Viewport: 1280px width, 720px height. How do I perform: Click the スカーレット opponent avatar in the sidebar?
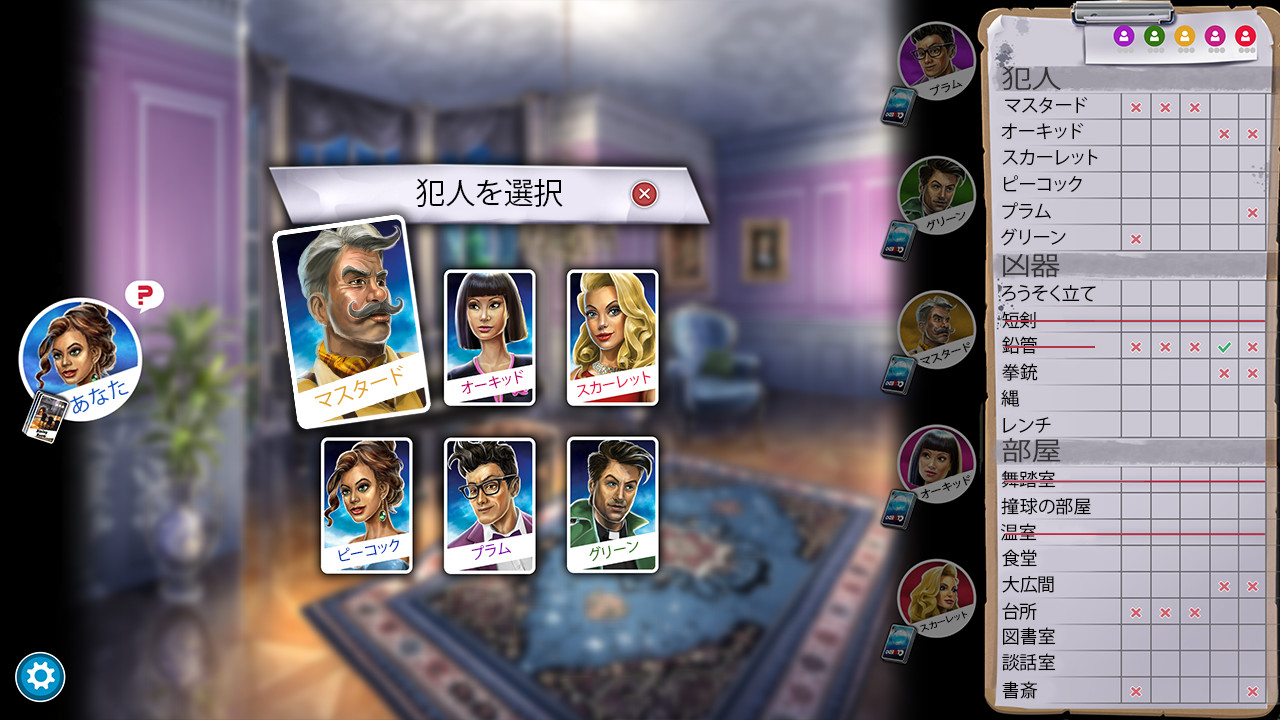tap(935, 597)
